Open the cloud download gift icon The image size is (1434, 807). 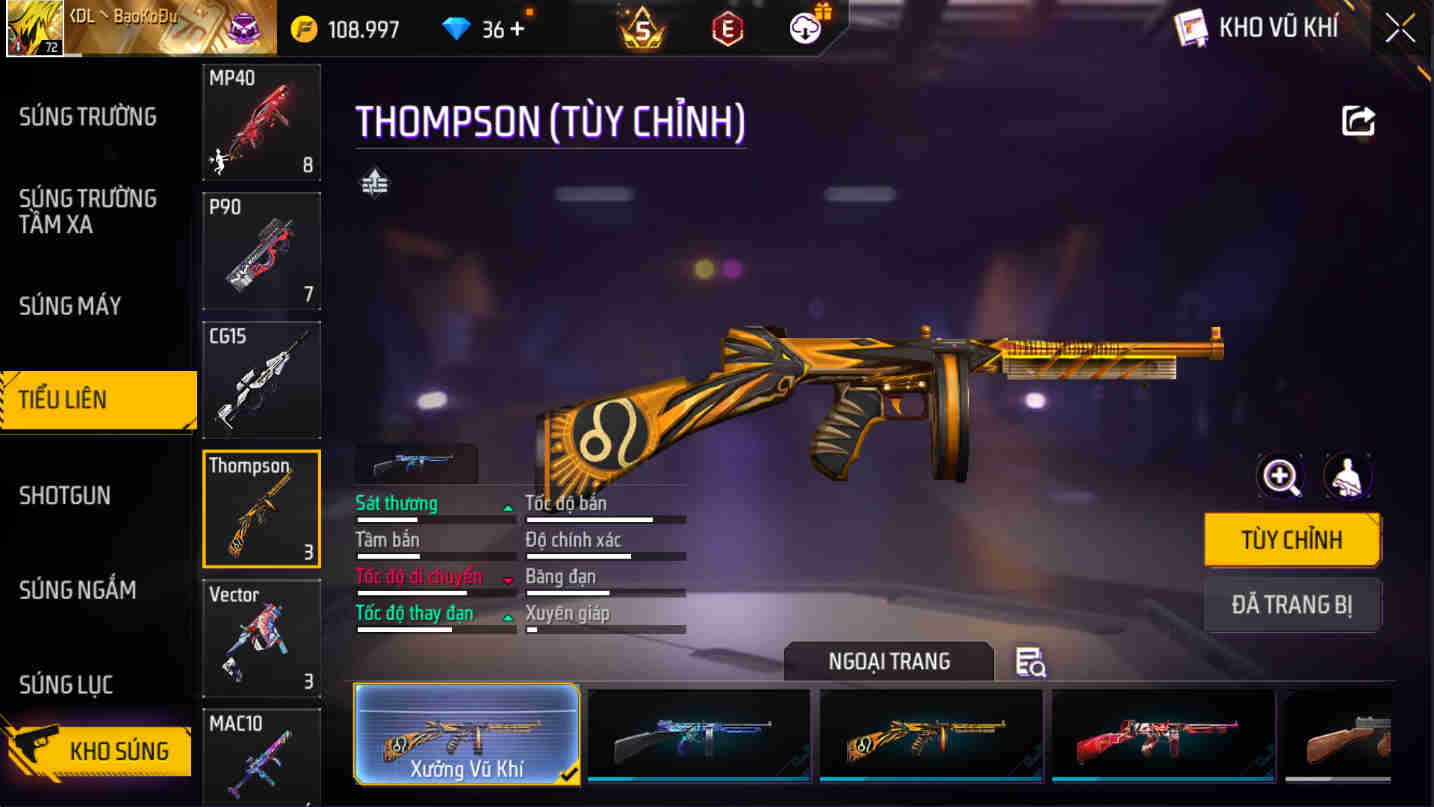(x=805, y=27)
